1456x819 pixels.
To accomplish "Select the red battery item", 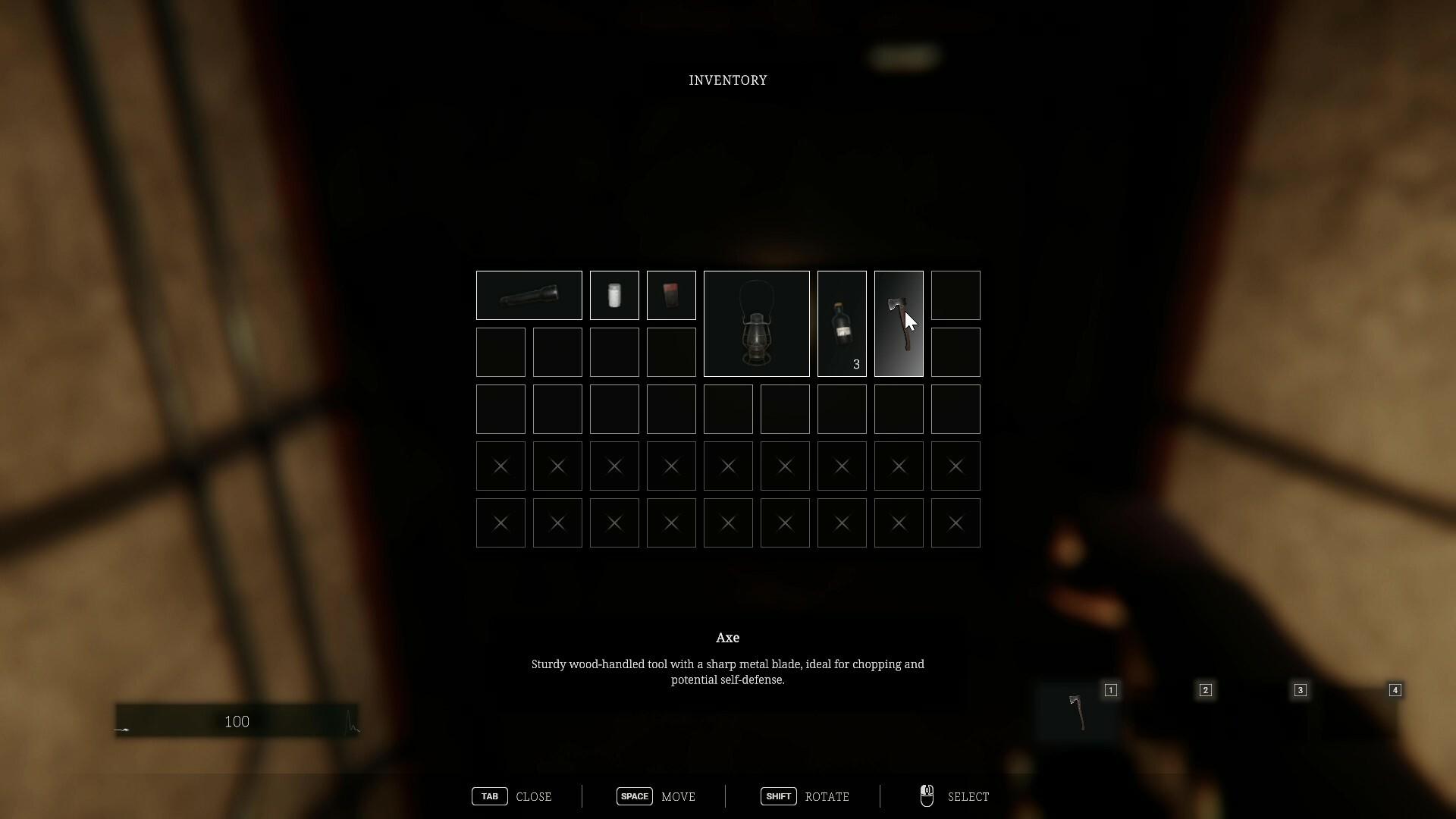I will (x=670, y=295).
